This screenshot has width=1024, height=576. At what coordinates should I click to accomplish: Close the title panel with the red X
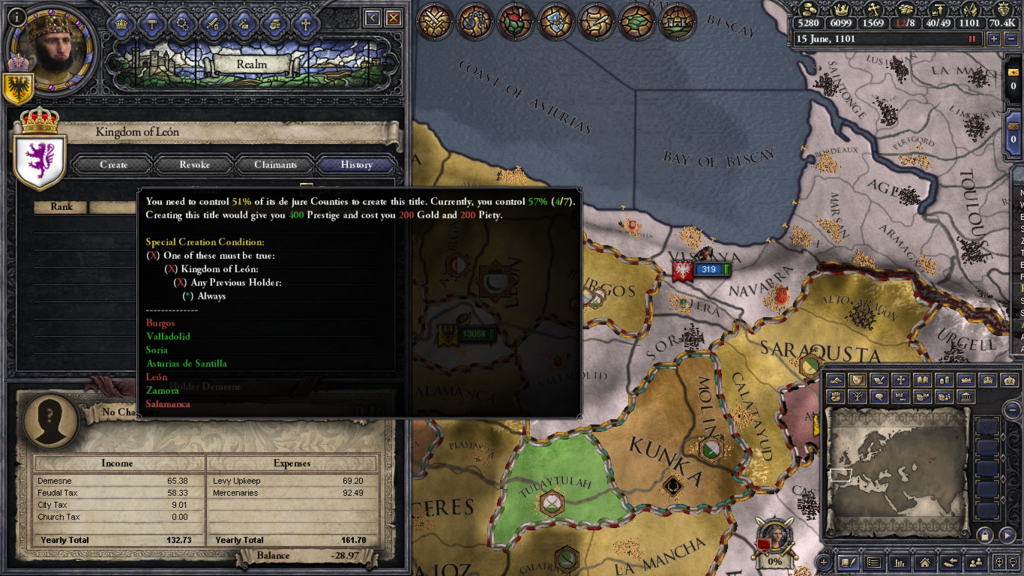[x=394, y=18]
